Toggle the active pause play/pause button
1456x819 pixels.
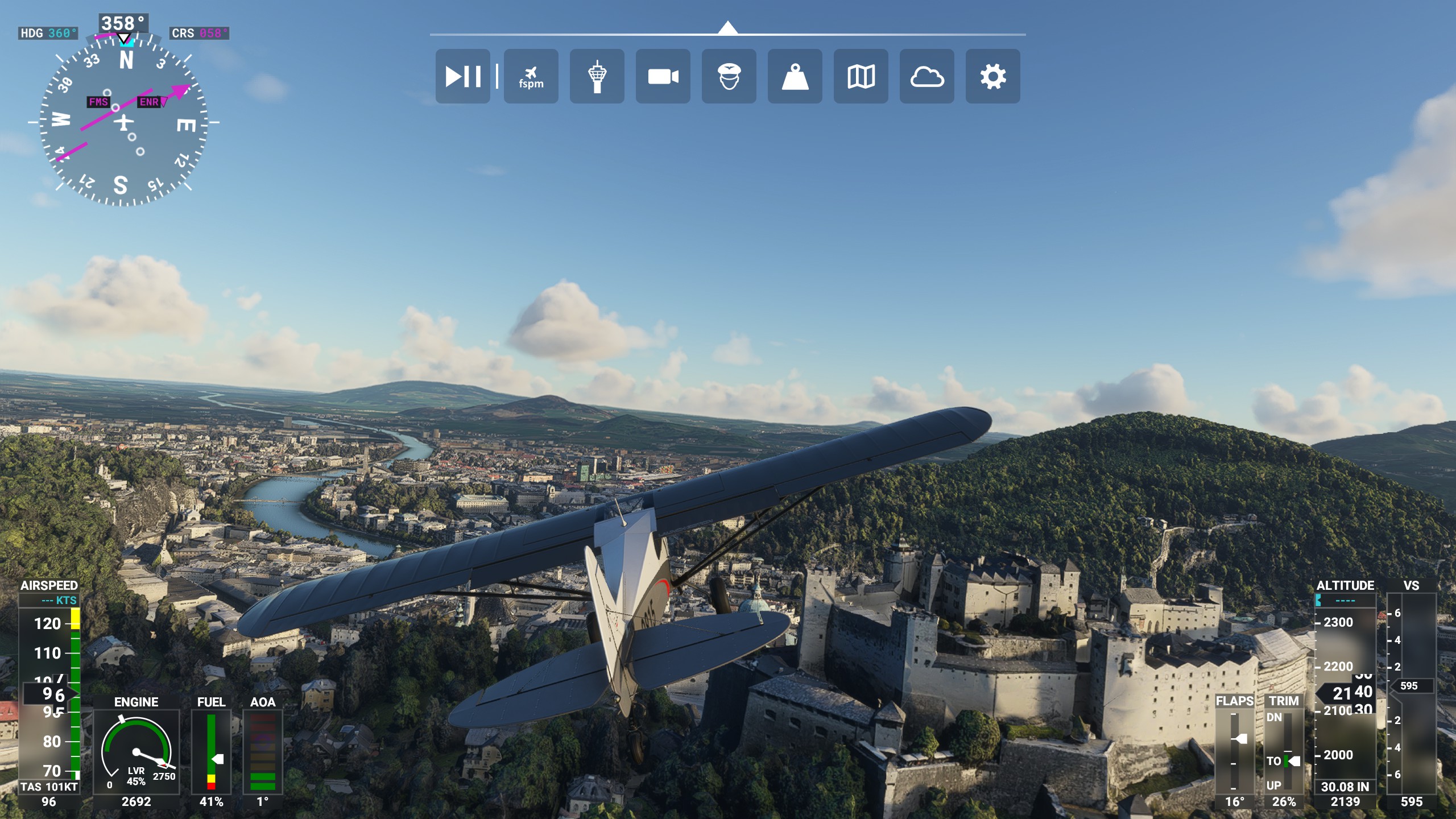coord(462,76)
